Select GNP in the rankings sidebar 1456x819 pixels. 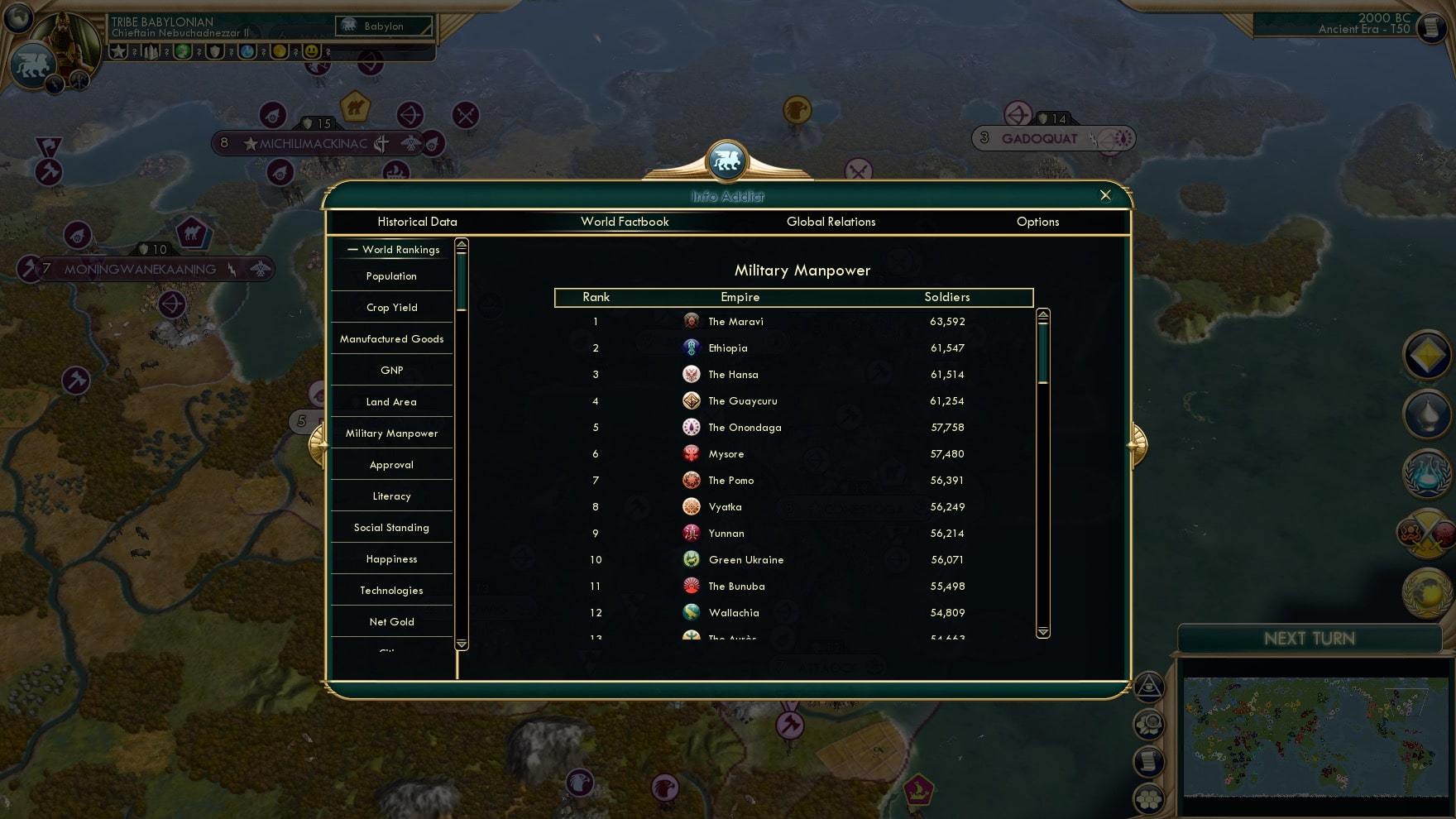click(390, 370)
